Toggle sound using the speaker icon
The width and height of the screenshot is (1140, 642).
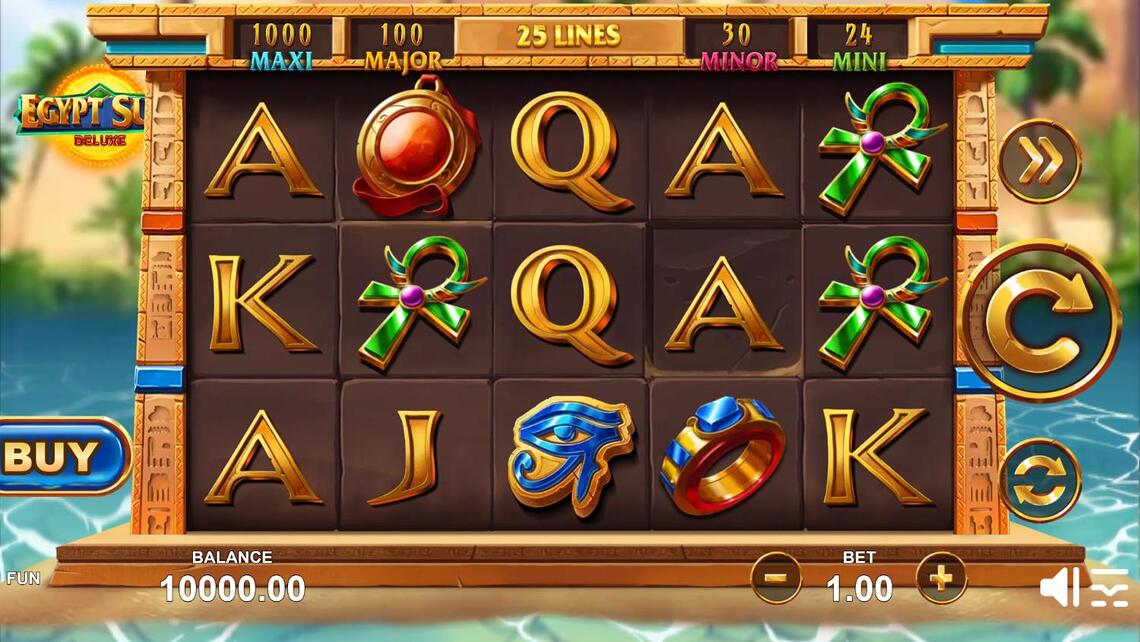[1058, 587]
